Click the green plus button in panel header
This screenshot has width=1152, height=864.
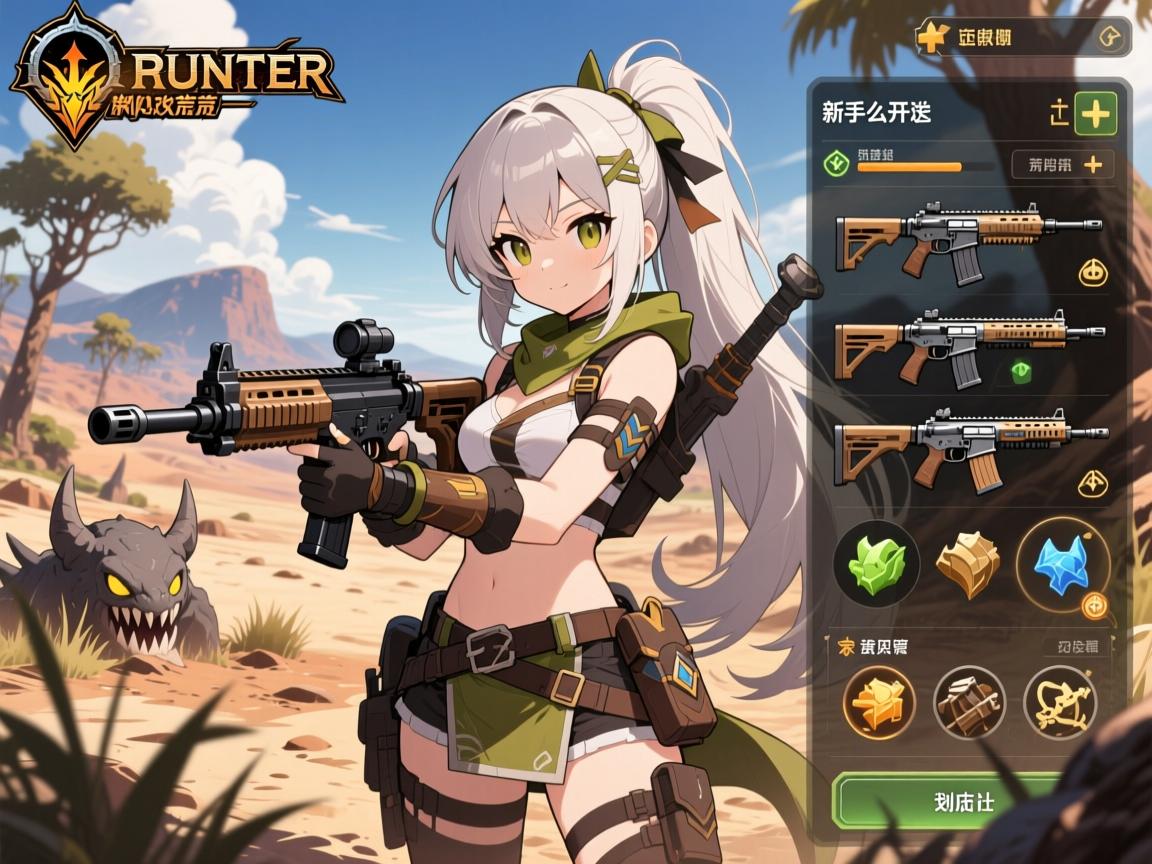coord(1095,115)
